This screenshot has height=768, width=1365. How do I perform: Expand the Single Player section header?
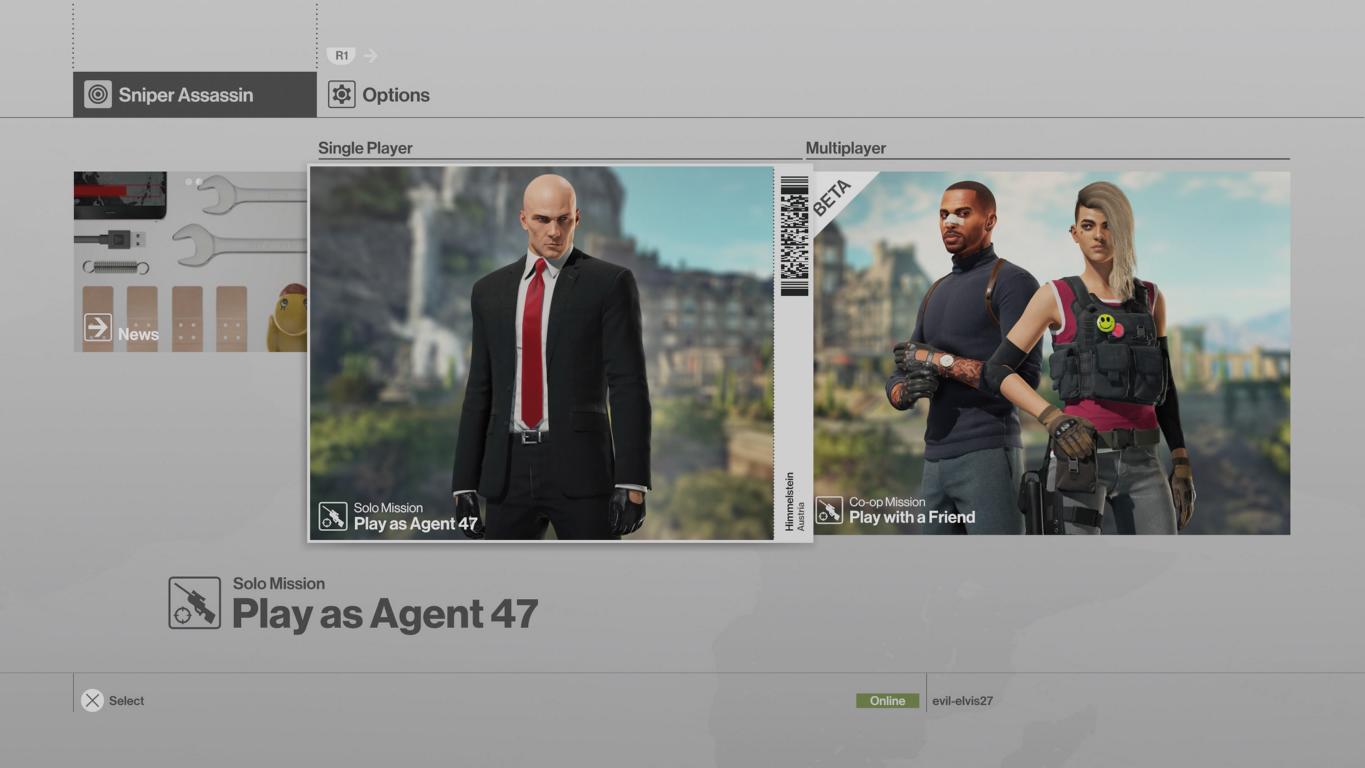[x=364, y=147]
